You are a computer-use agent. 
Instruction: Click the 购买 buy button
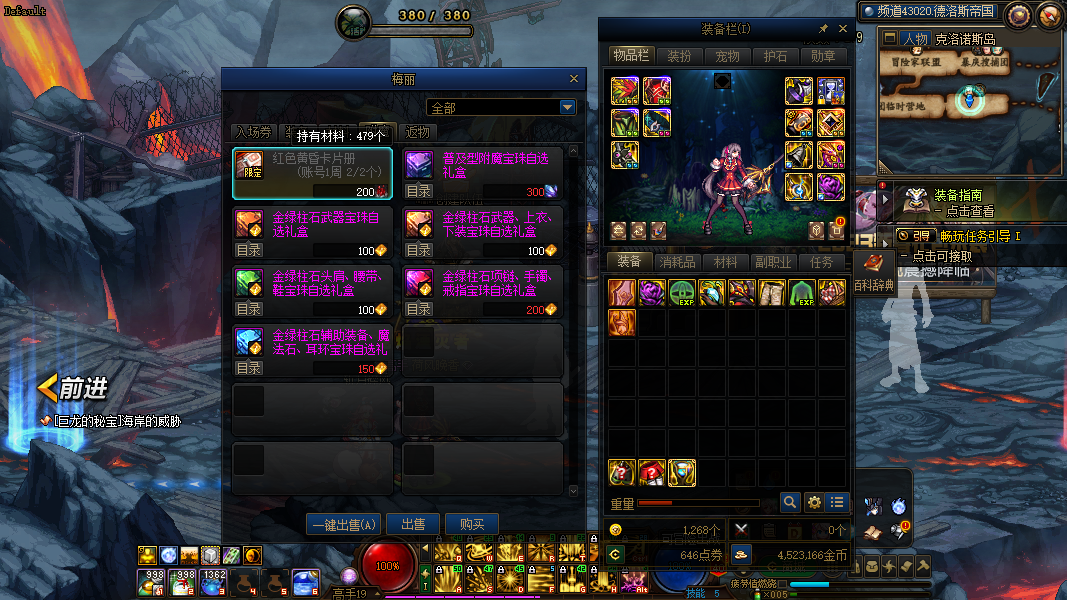pos(472,524)
